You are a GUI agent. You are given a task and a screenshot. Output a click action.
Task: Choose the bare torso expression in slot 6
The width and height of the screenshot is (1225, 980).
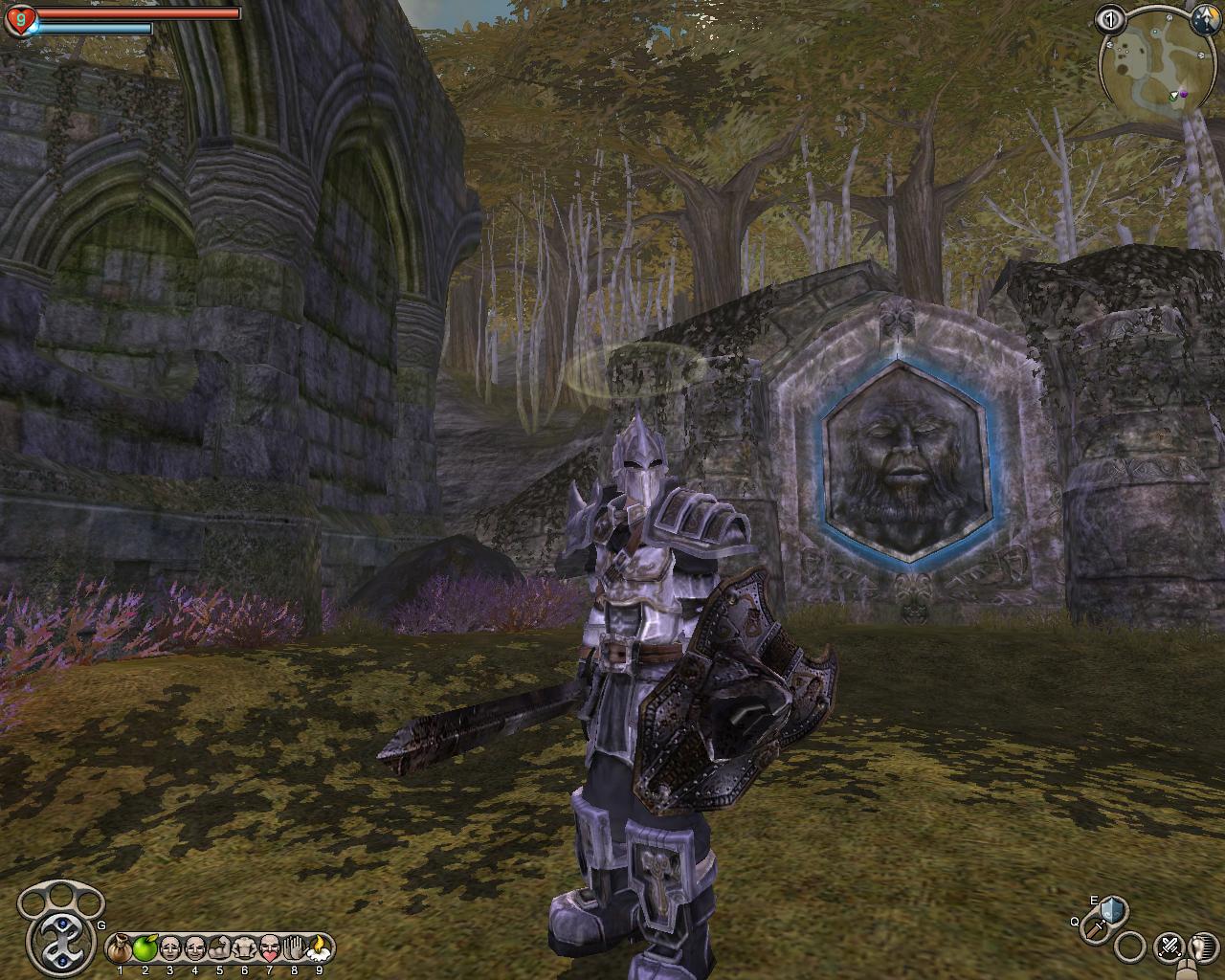pos(245,948)
